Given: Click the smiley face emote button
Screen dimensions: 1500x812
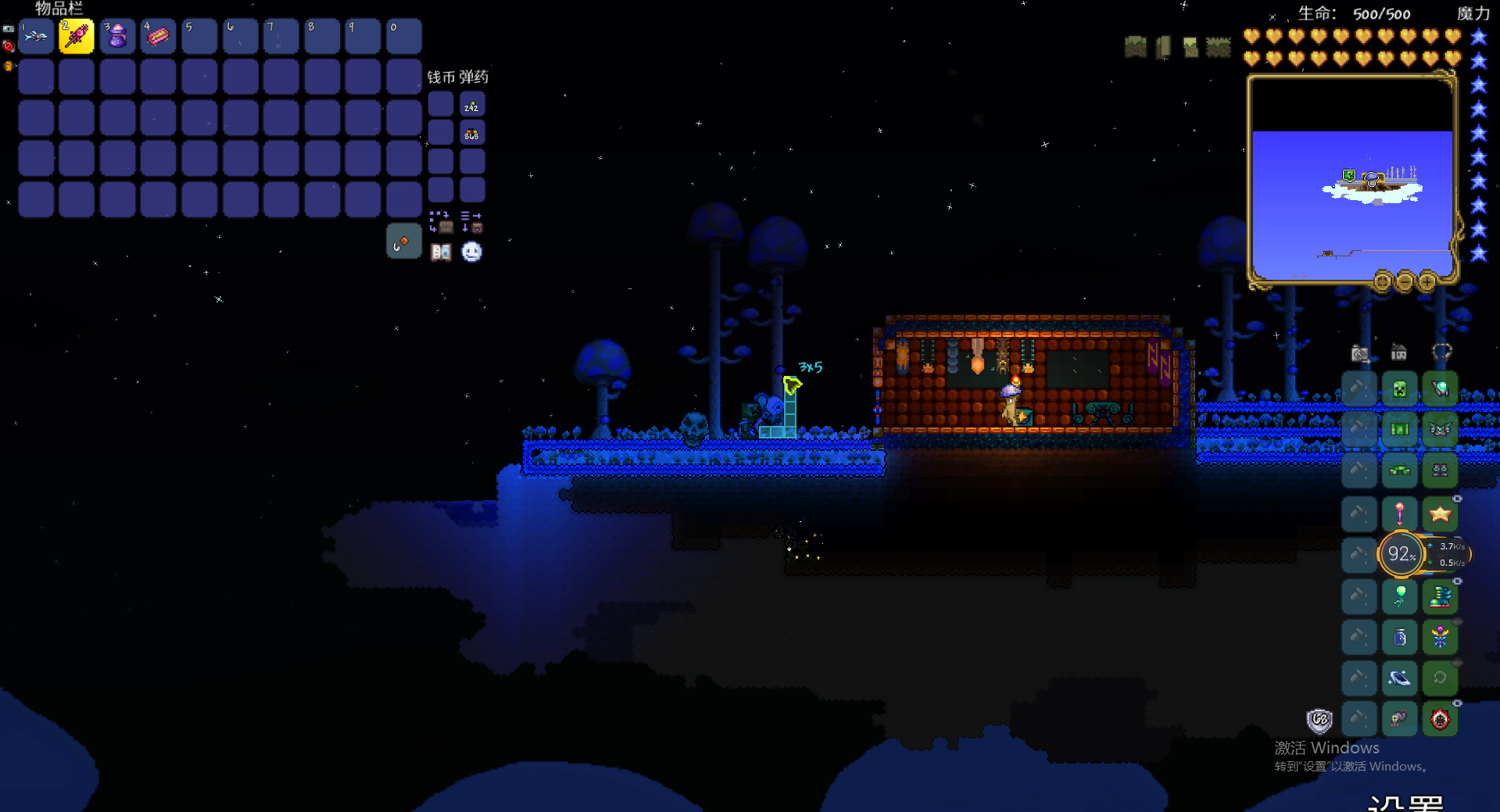Looking at the screenshot, I should tap(471, 252).
